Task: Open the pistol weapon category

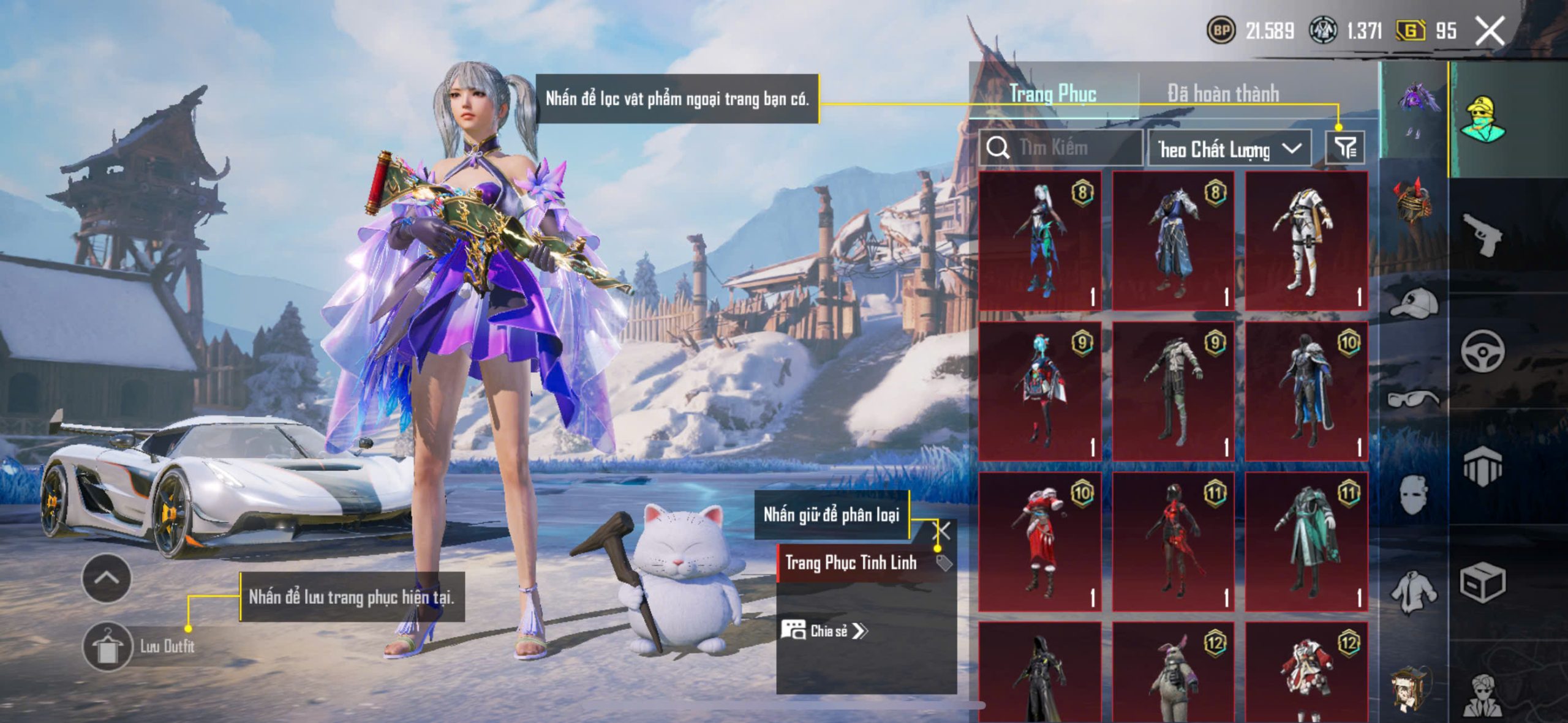Action: point(1482,234)
